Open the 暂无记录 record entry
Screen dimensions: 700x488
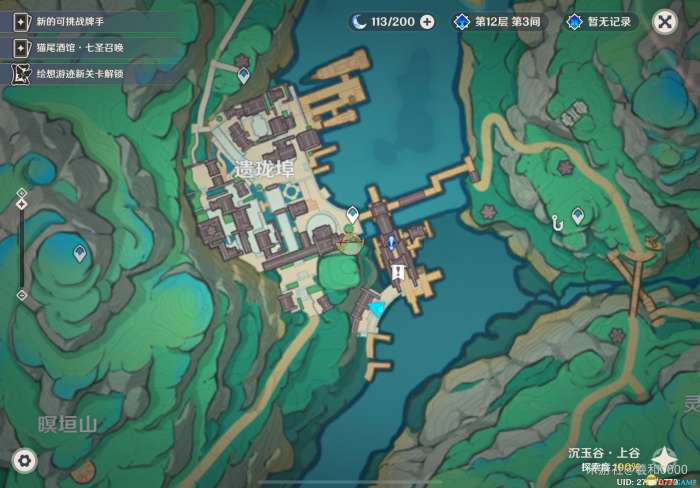pos(602,22)
